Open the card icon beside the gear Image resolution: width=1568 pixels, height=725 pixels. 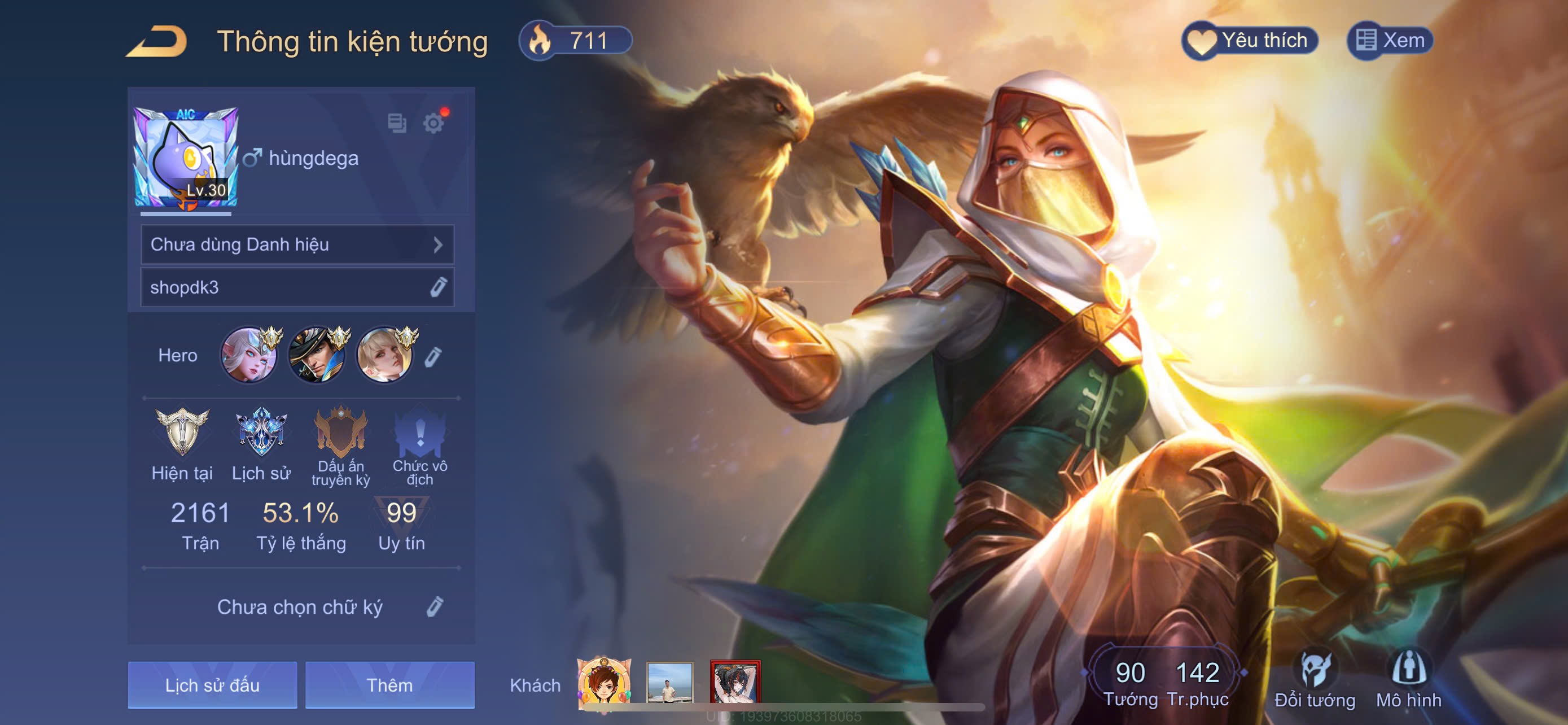click(x=397, y=123)
